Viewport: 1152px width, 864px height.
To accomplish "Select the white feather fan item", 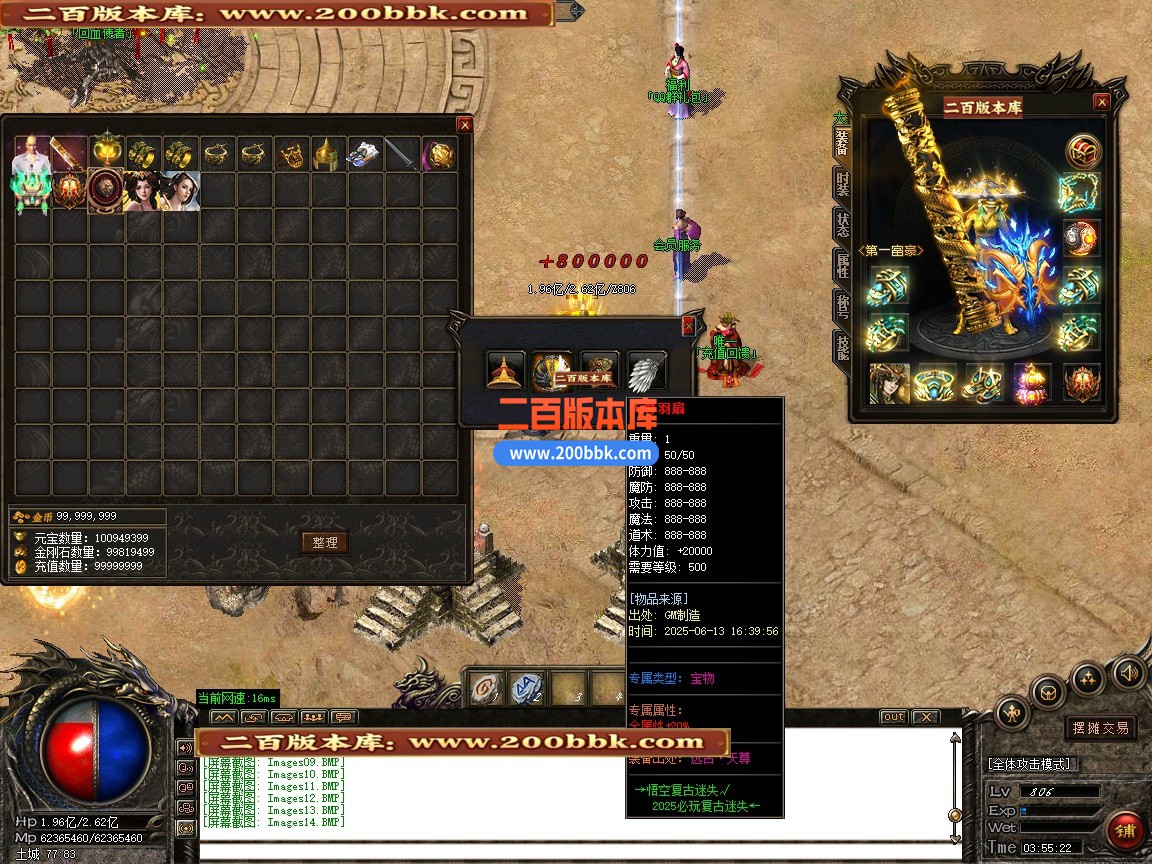I will 645,371.
